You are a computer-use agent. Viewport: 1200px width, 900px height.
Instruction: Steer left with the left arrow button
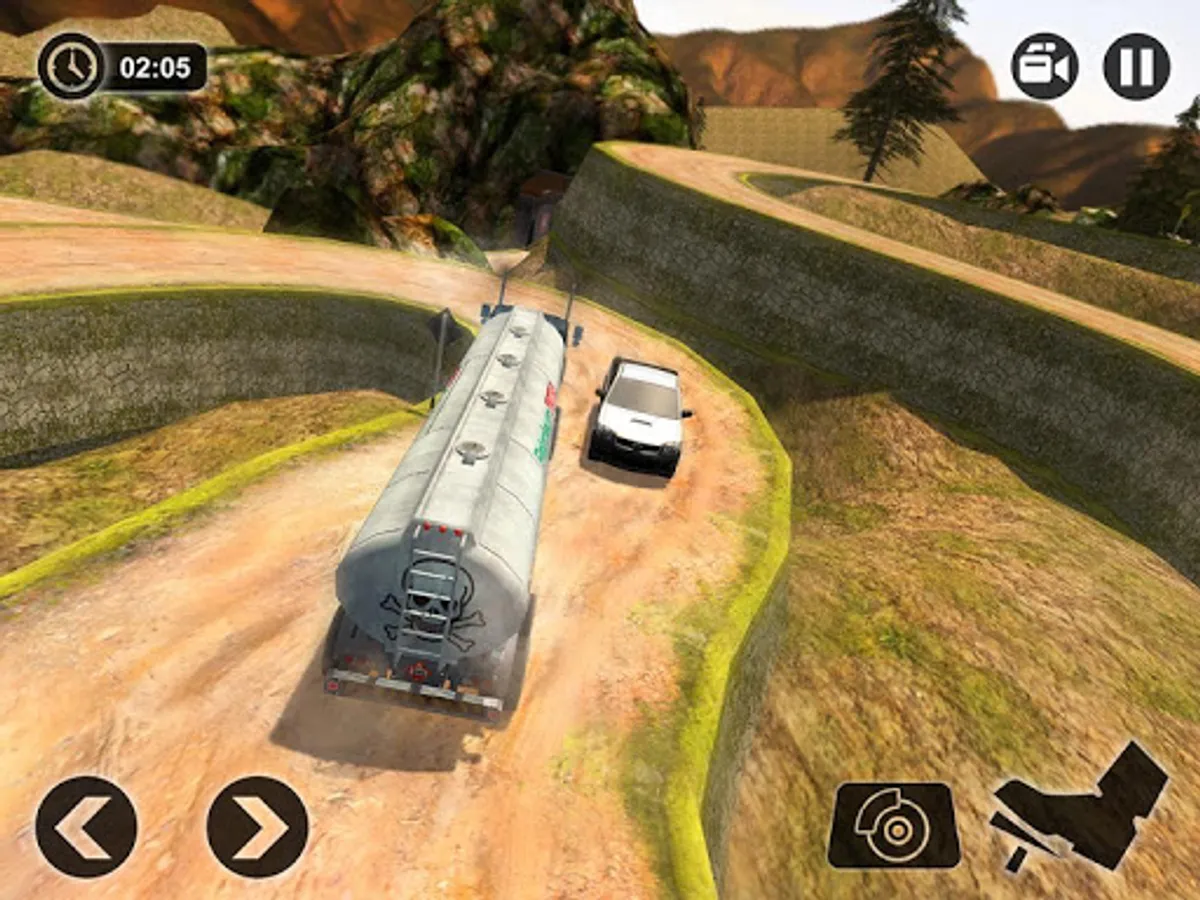[x=86, y=827]
